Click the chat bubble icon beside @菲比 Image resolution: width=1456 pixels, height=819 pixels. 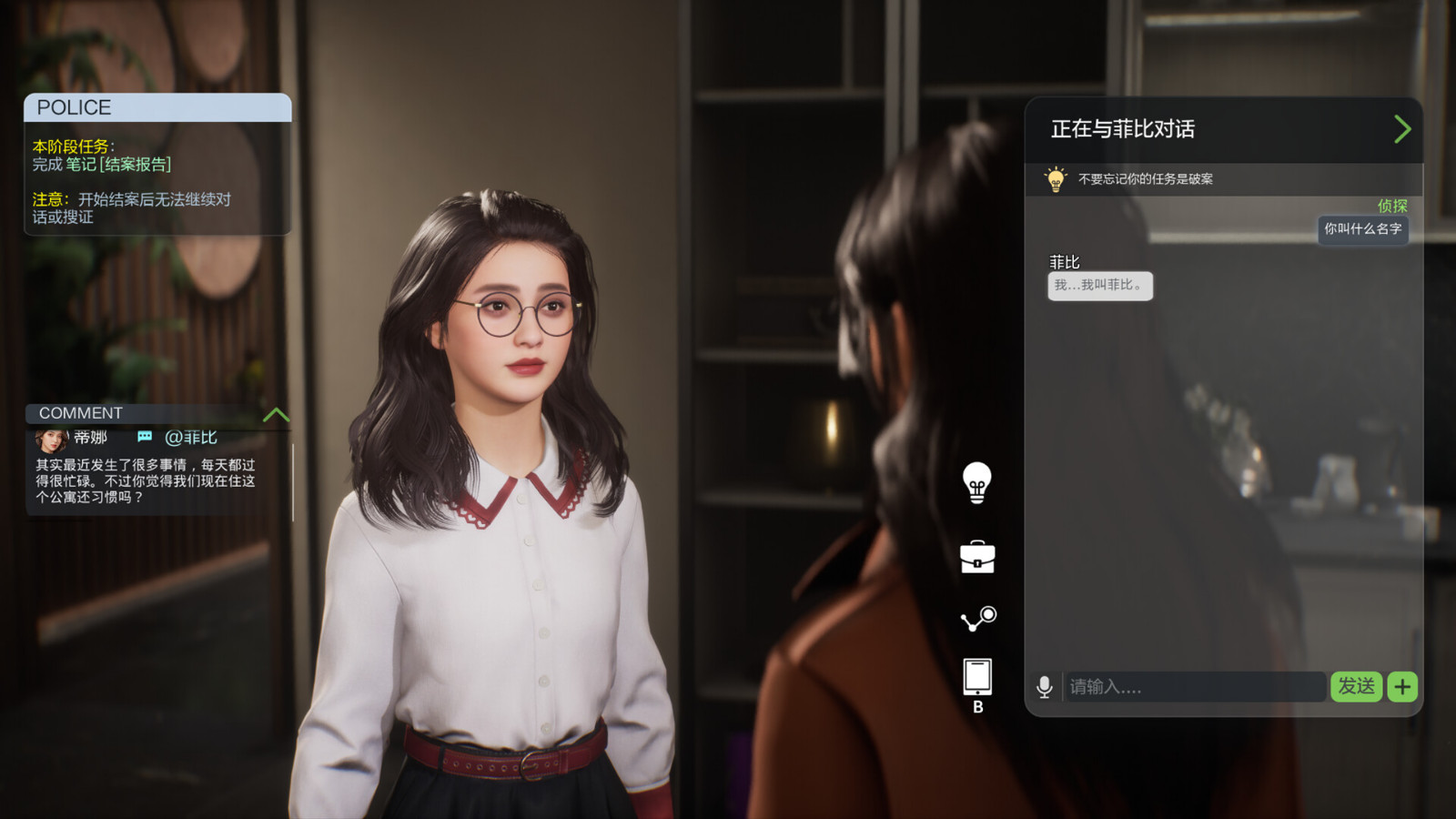point(145,437)
